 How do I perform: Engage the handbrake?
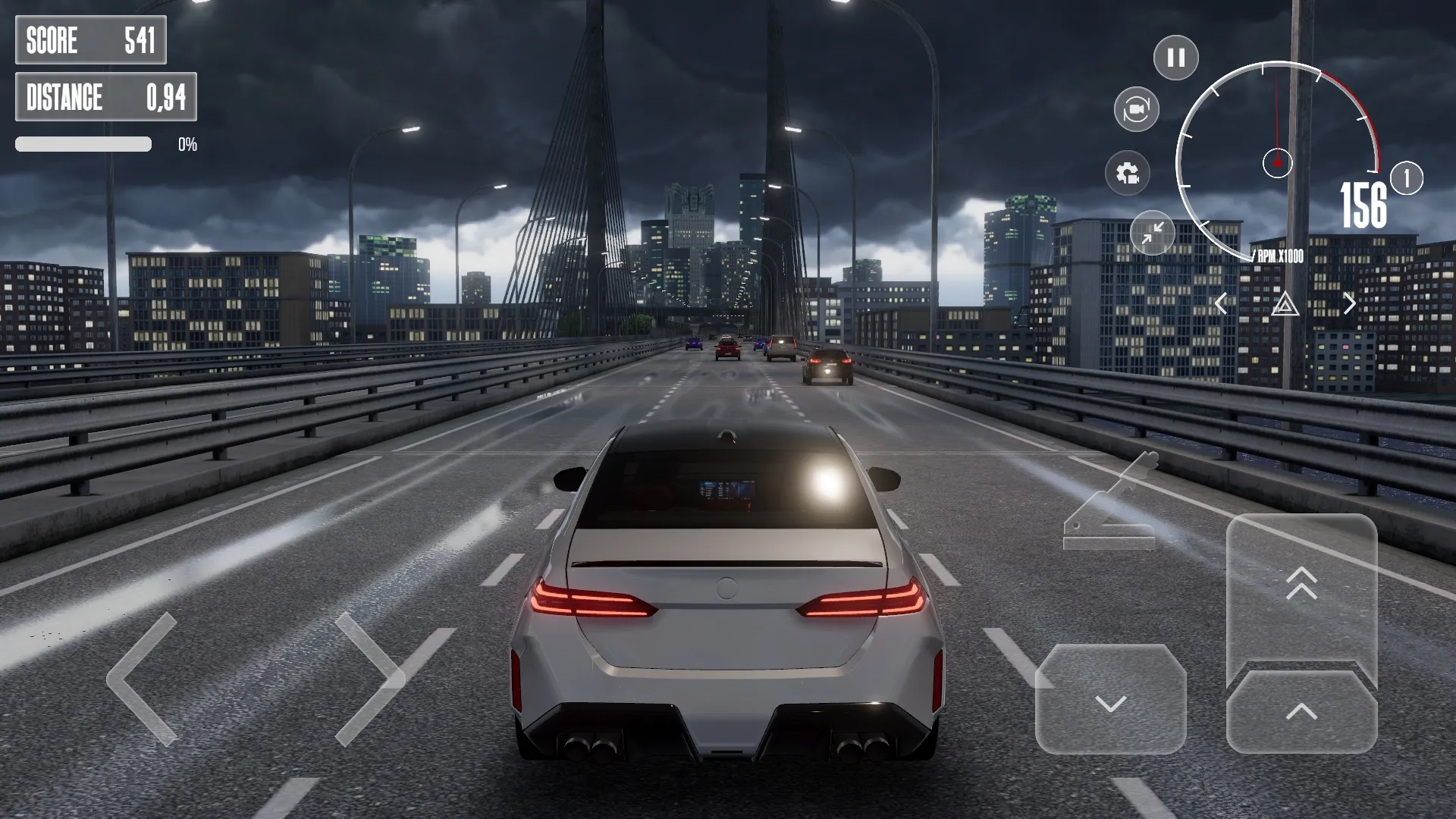(1111, 500)
